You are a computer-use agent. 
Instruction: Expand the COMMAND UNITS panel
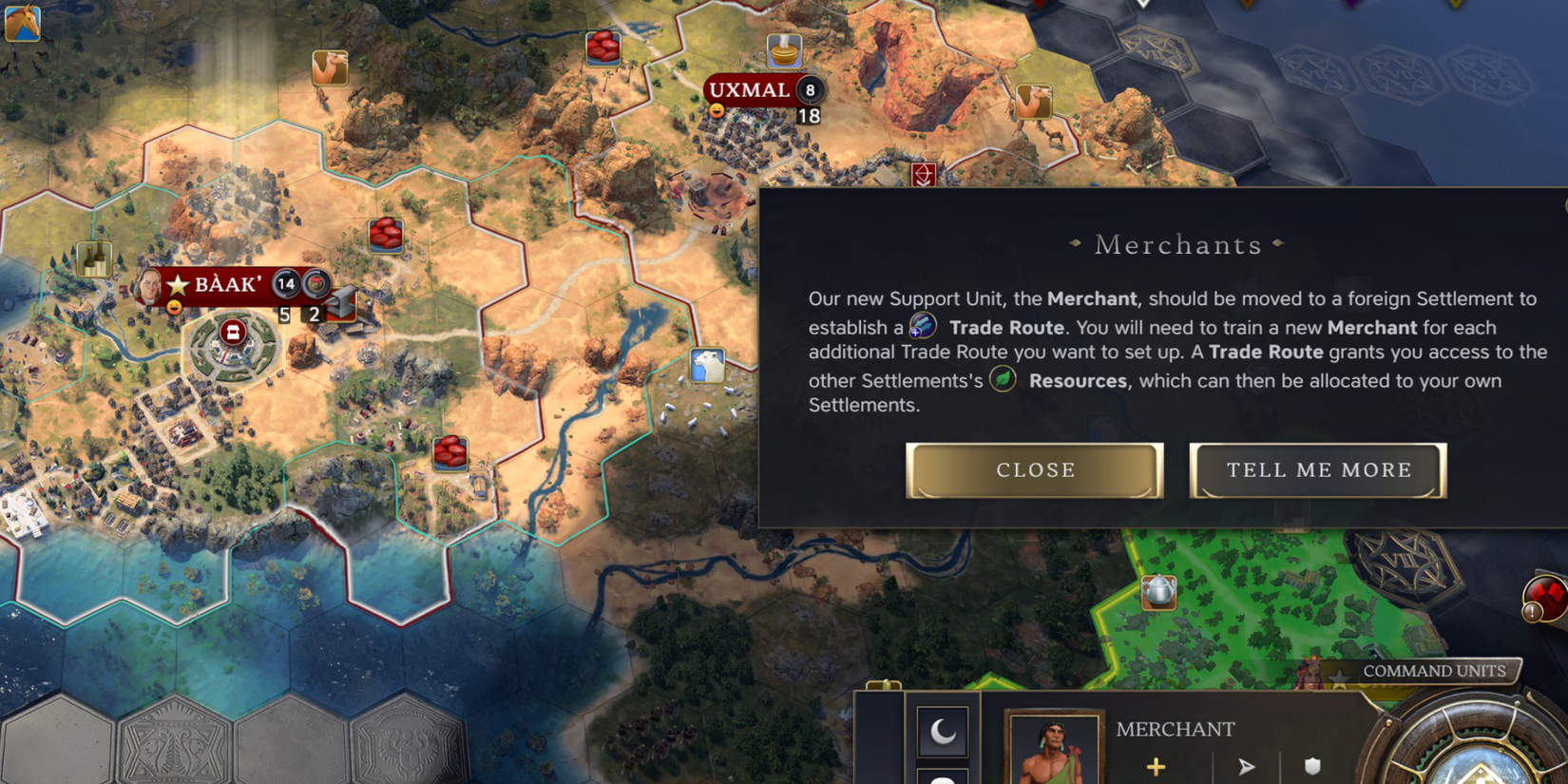(x=1433, y=670)
